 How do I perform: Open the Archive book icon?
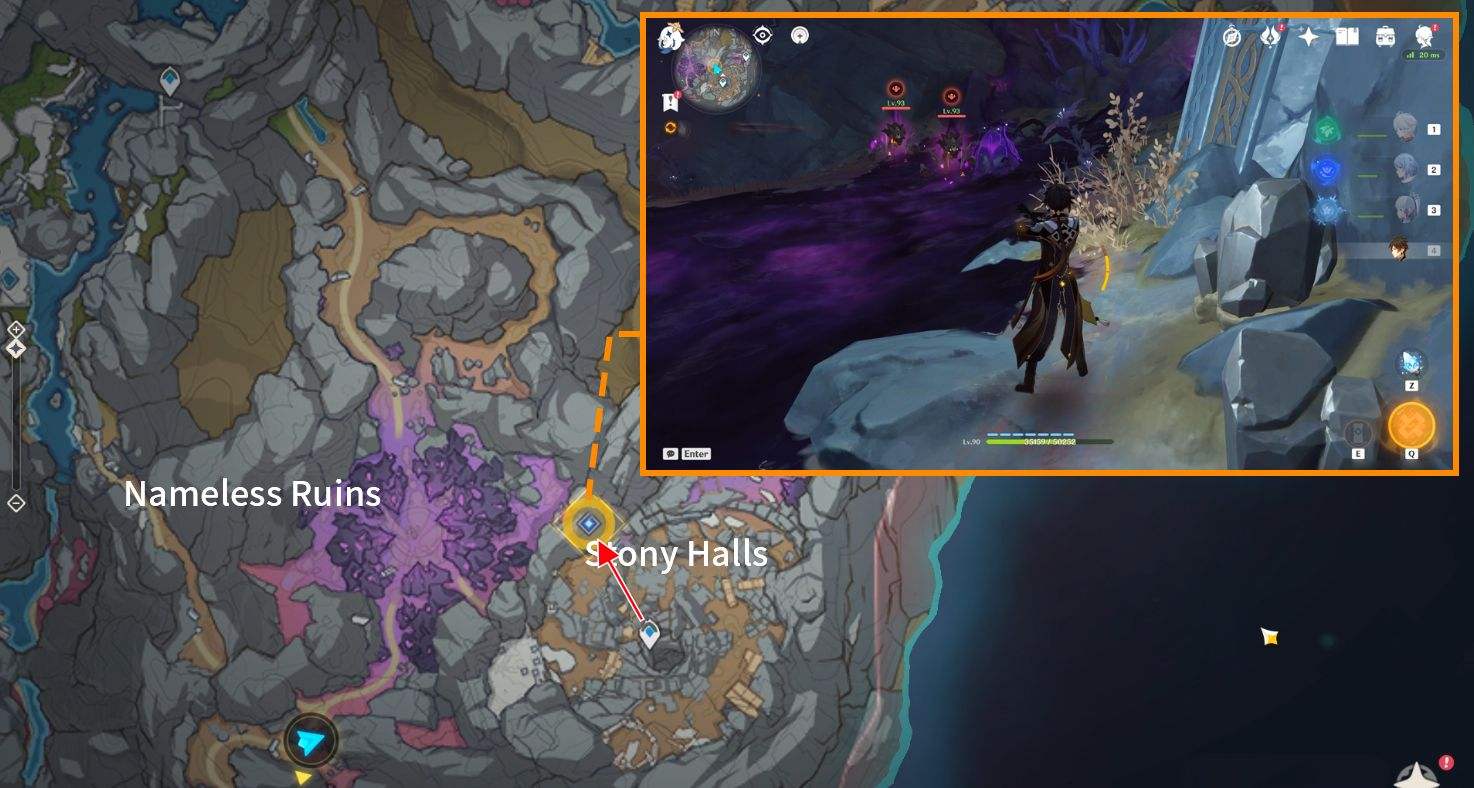(1349, 37)
